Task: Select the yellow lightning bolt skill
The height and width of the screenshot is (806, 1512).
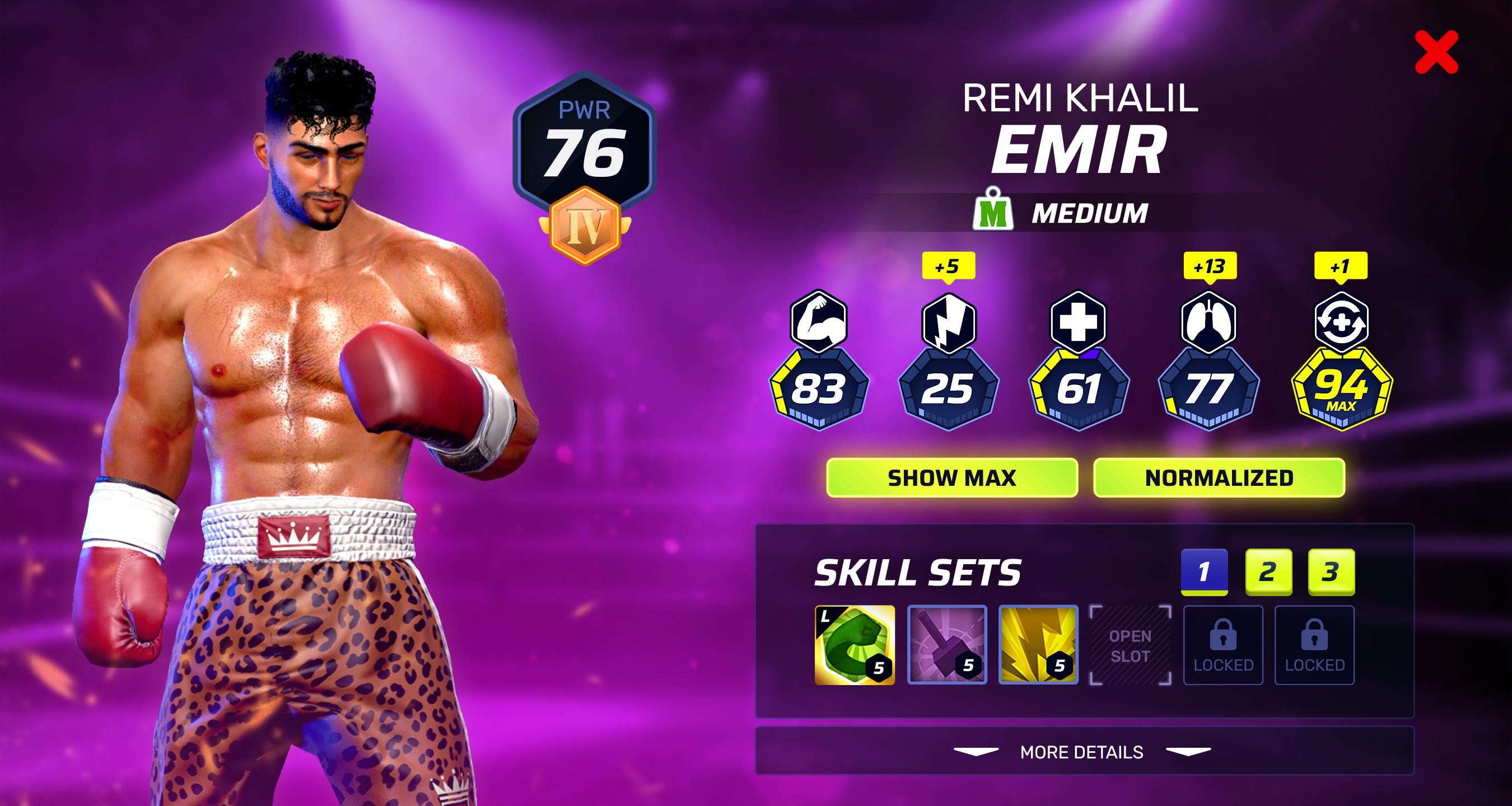Action: (x=1038, y=645)
